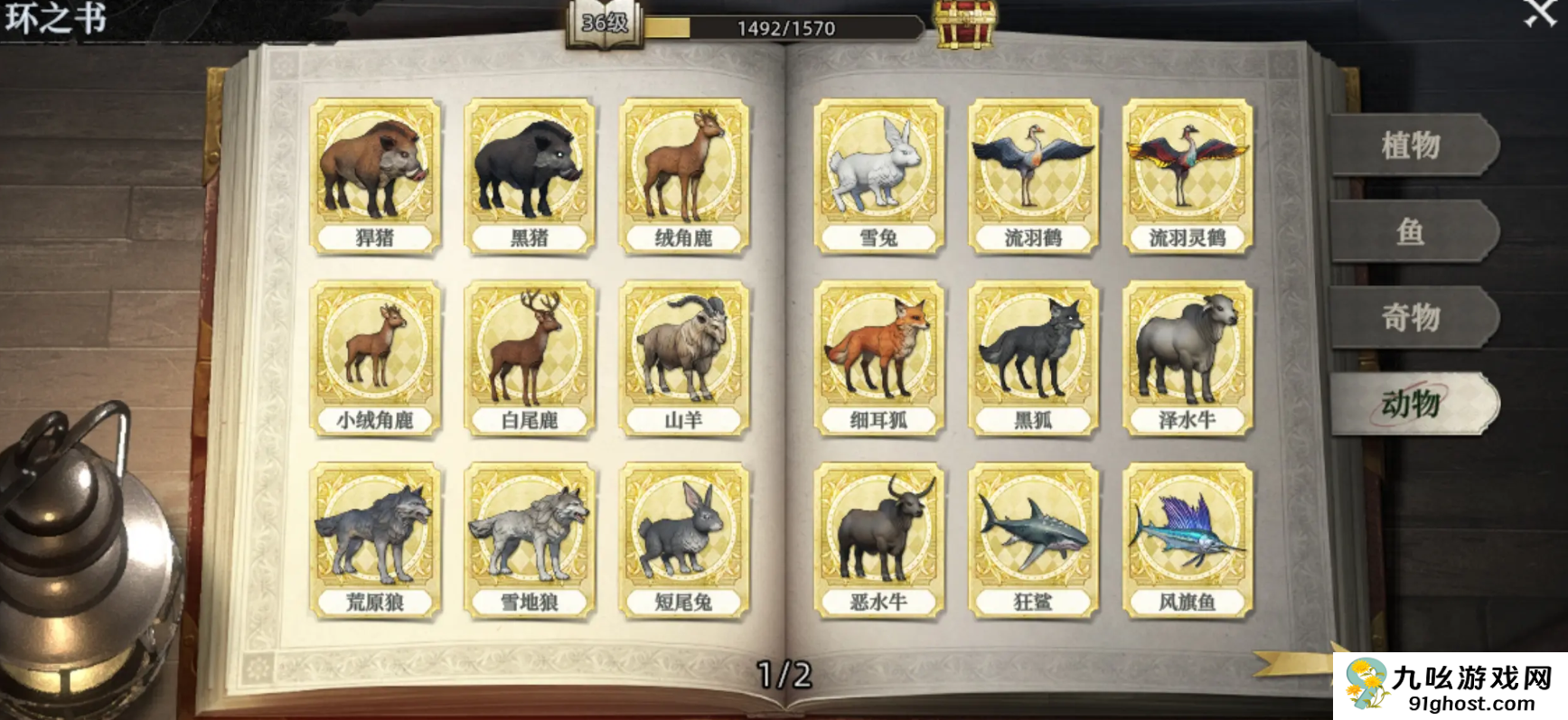
Task: Turn to the next page with the gold arrow
Action: tap(1292, 664)
